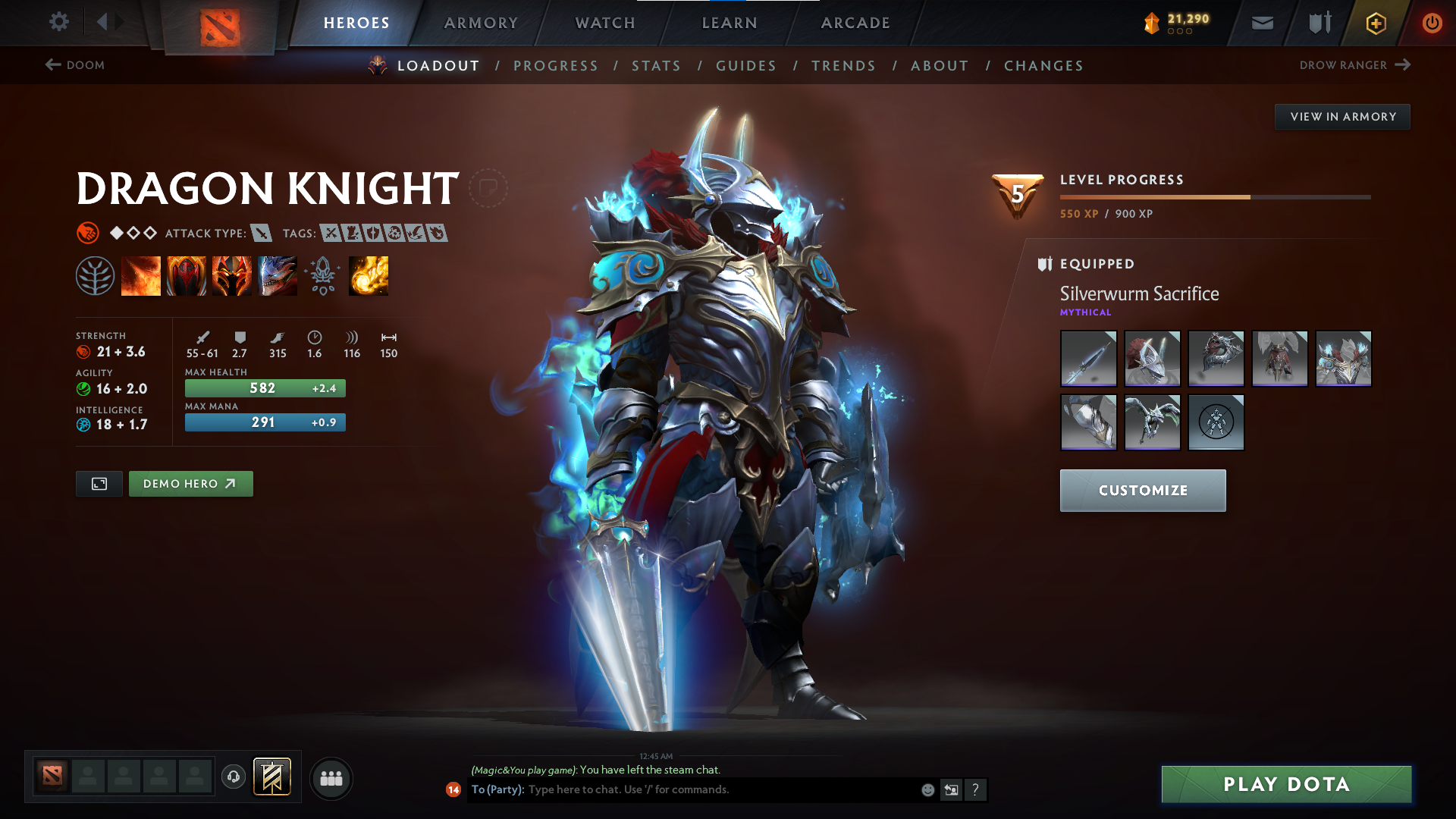Open the mail inbox icon
Viewport: 1456px width, 819px height.
[x=1261, y=22]
